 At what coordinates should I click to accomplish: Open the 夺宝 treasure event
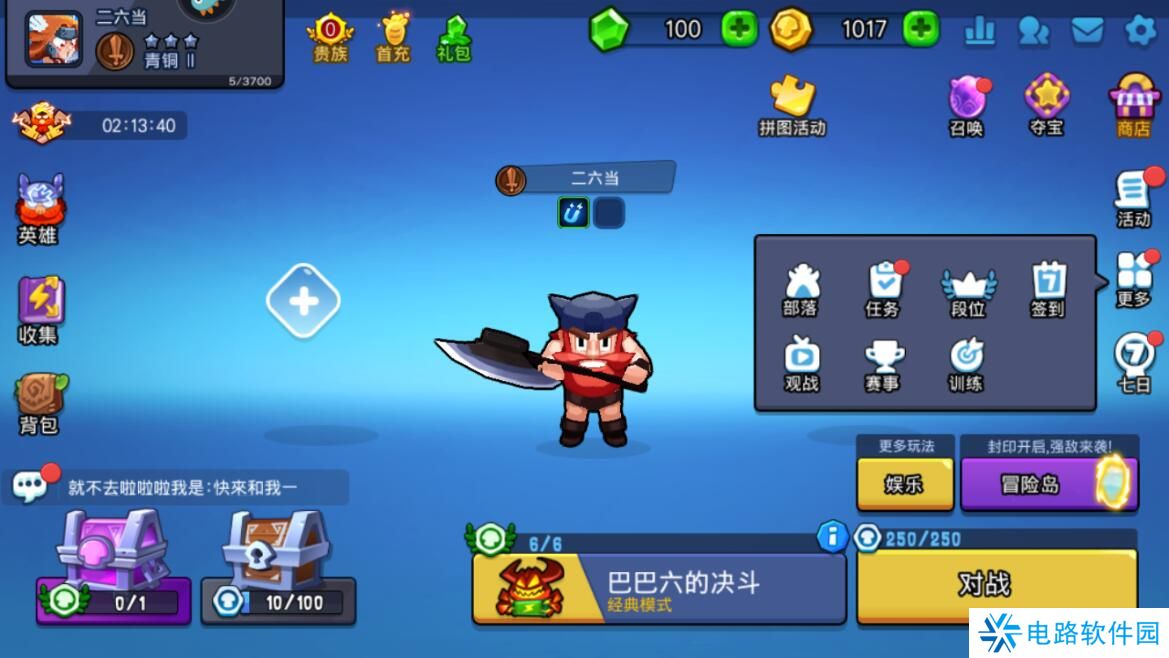pos(1047,104)
